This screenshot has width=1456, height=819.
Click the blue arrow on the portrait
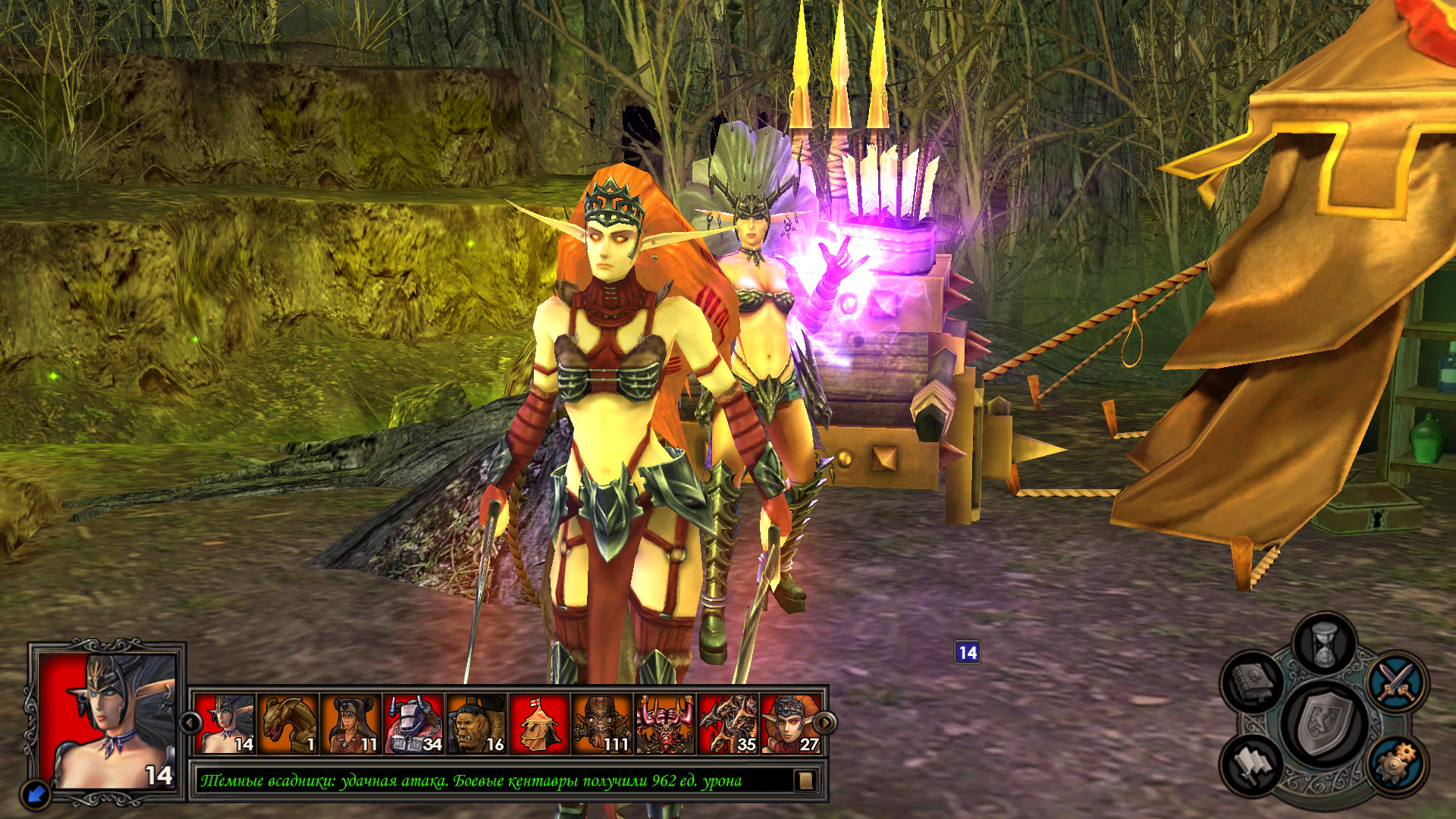point(35,794)
